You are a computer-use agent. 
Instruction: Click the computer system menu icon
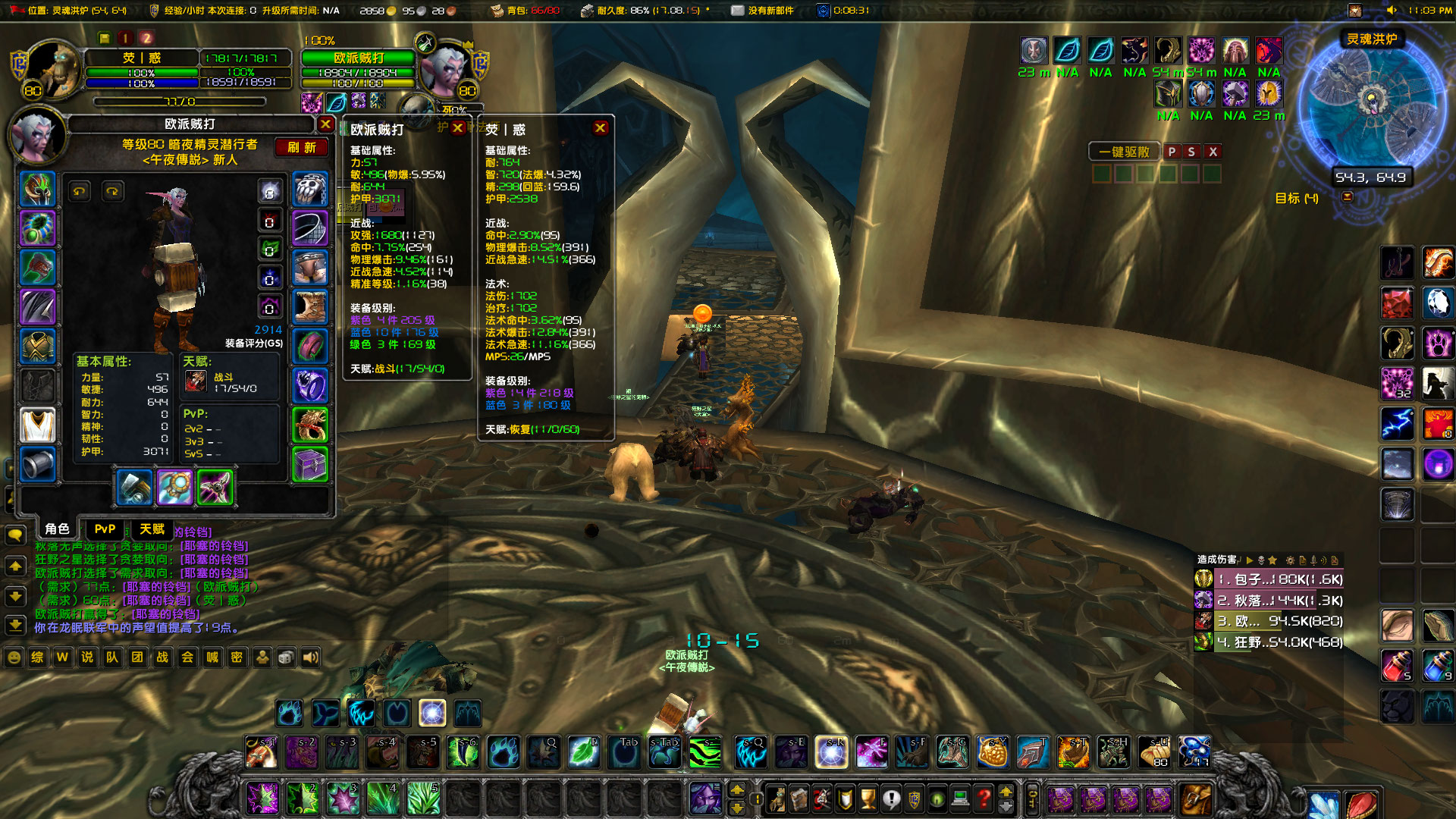(x=960, y=799)
